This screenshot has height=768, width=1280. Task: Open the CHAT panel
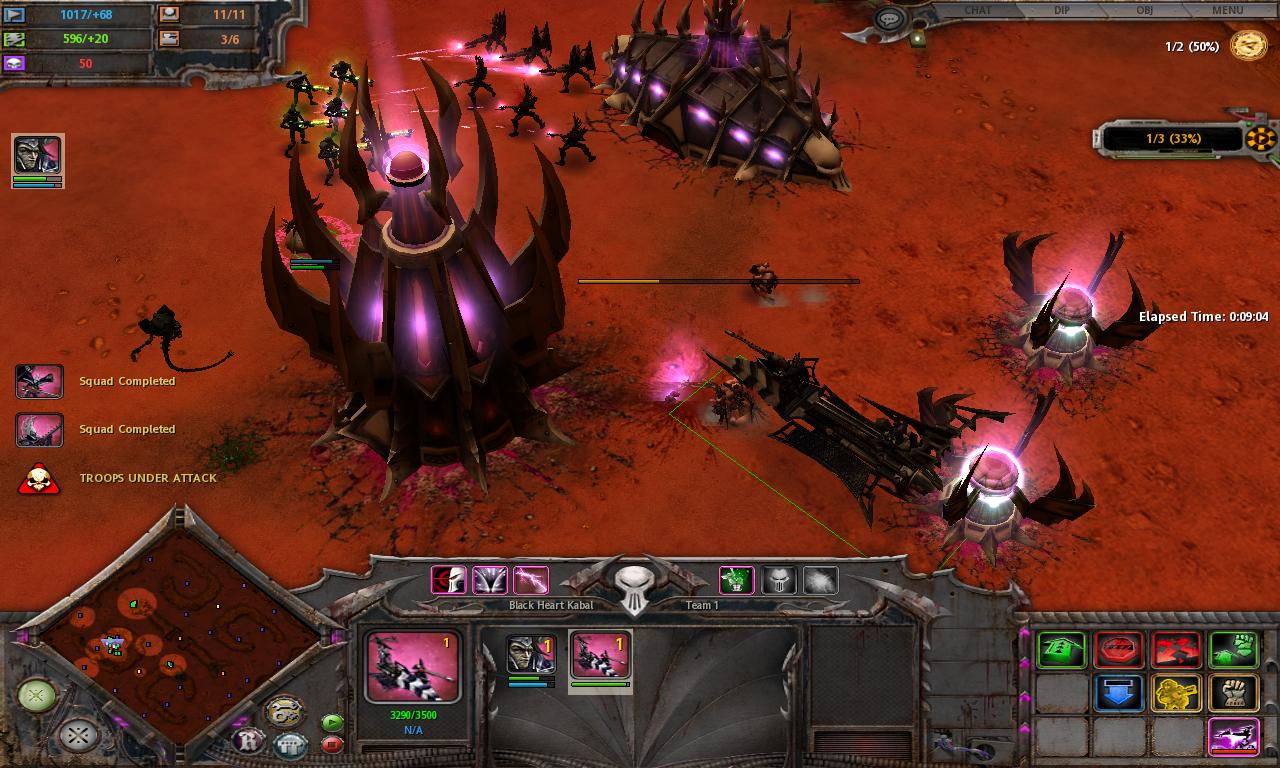pos(978,10)
